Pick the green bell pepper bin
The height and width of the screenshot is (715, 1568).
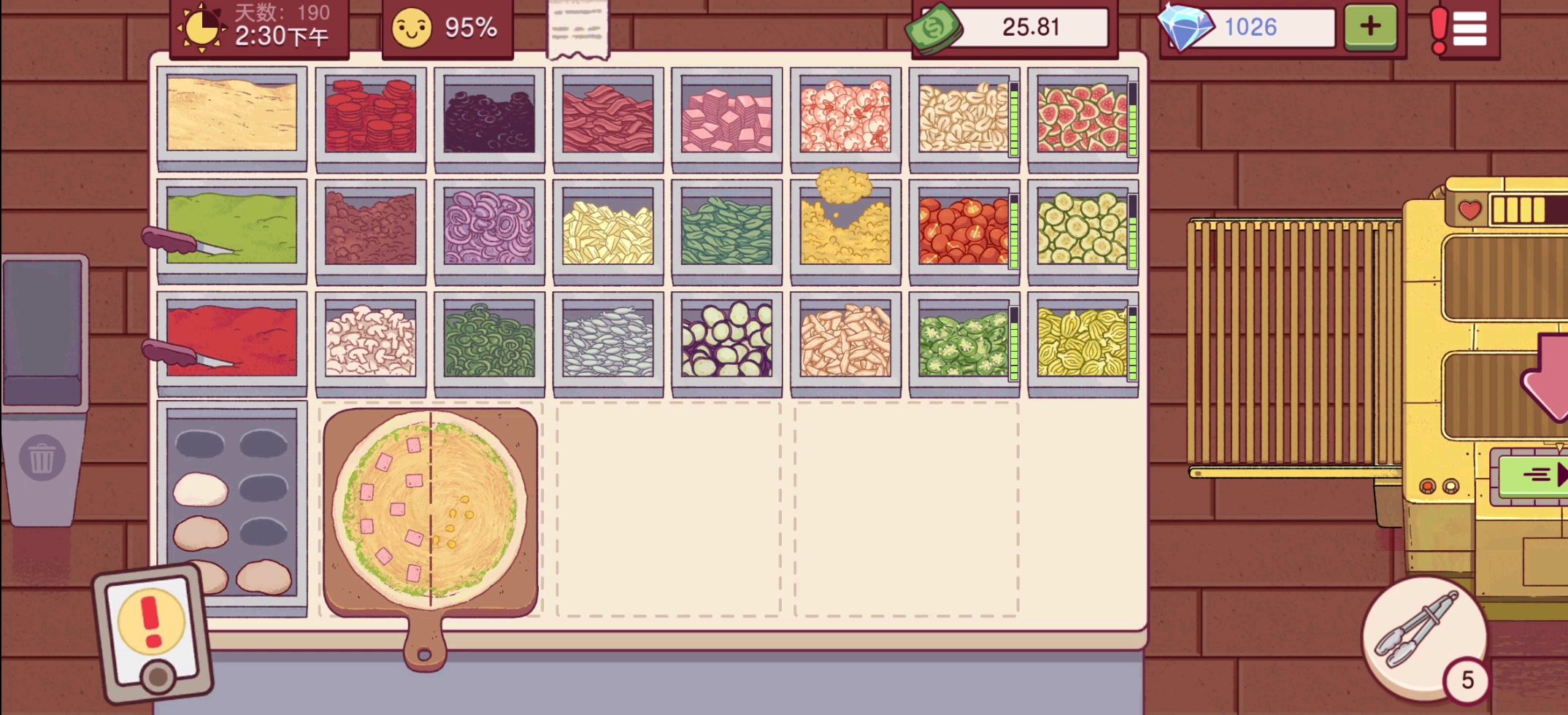click(x=489, y=340)
